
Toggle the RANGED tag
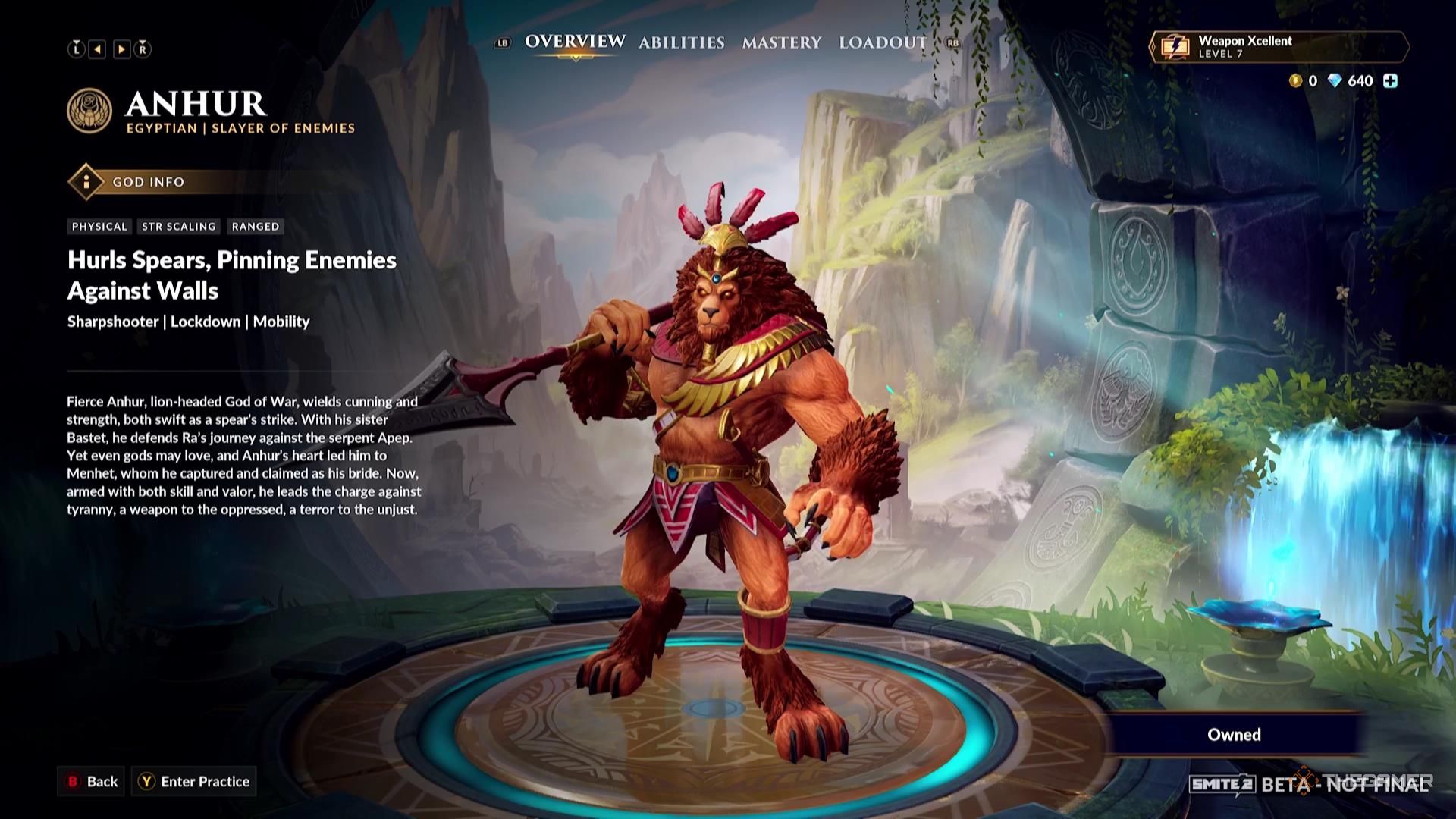tap(256, 226)
